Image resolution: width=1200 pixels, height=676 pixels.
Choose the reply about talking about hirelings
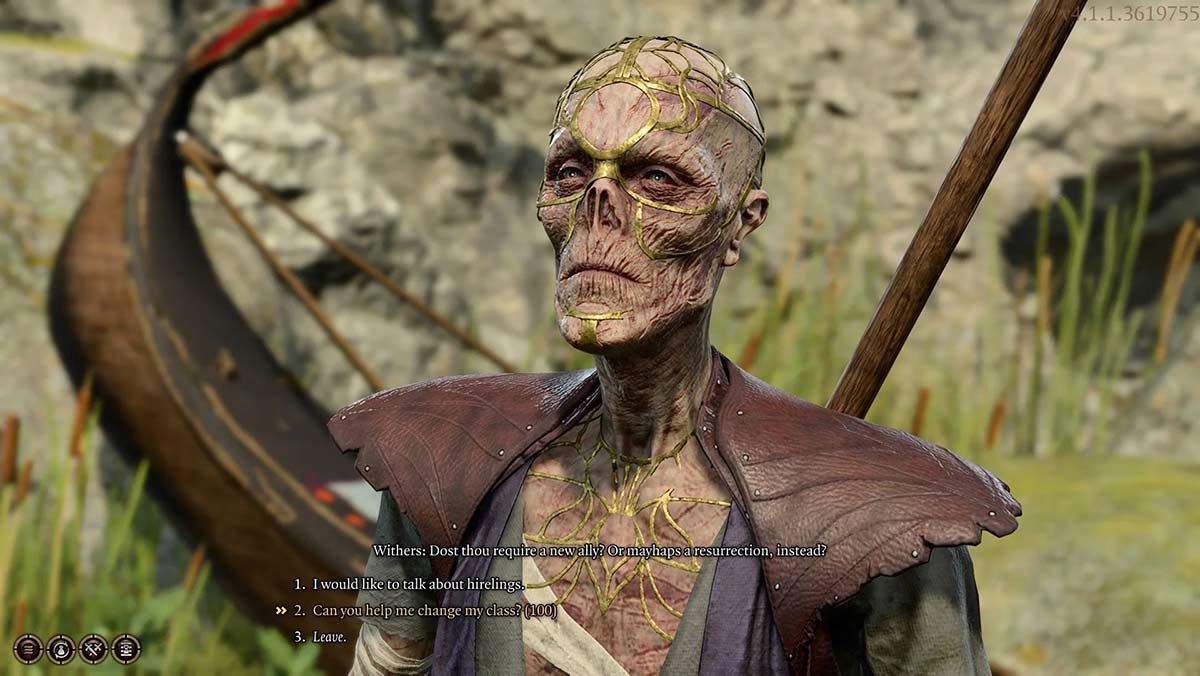pyautogui.click(x=418, y=584)
